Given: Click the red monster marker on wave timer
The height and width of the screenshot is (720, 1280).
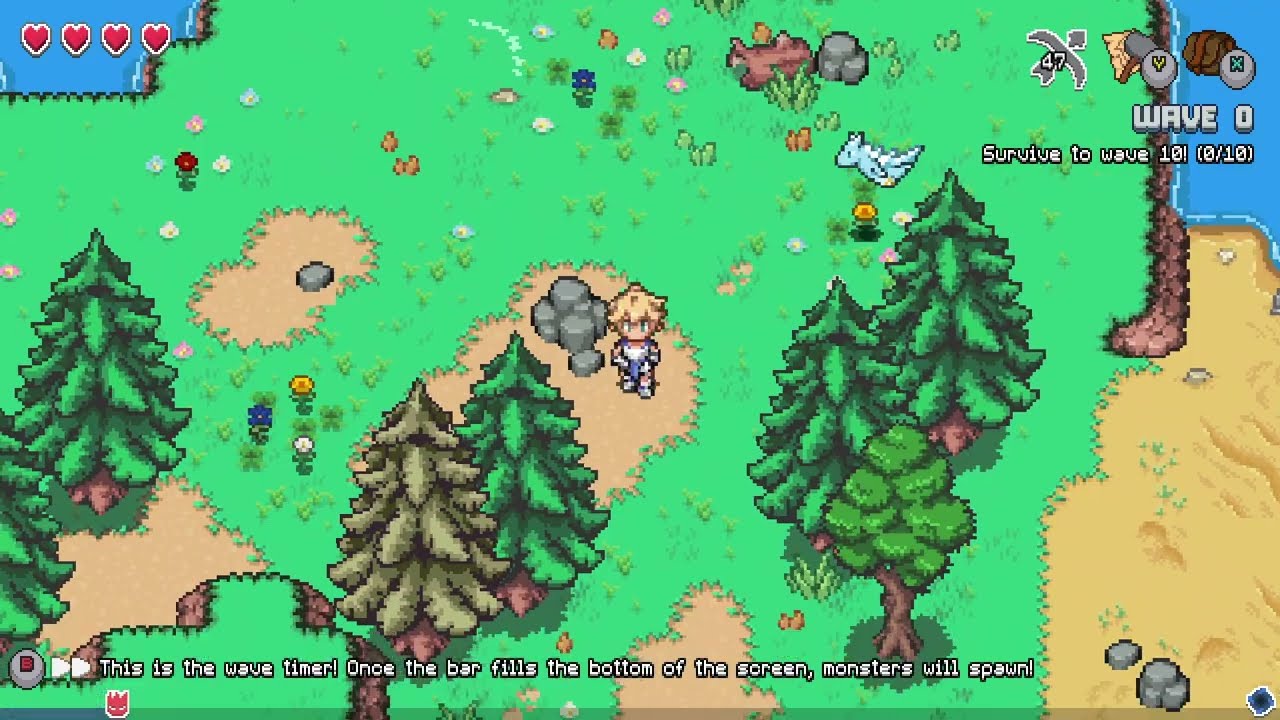Looking at the screenshot, I should (117, 702).
